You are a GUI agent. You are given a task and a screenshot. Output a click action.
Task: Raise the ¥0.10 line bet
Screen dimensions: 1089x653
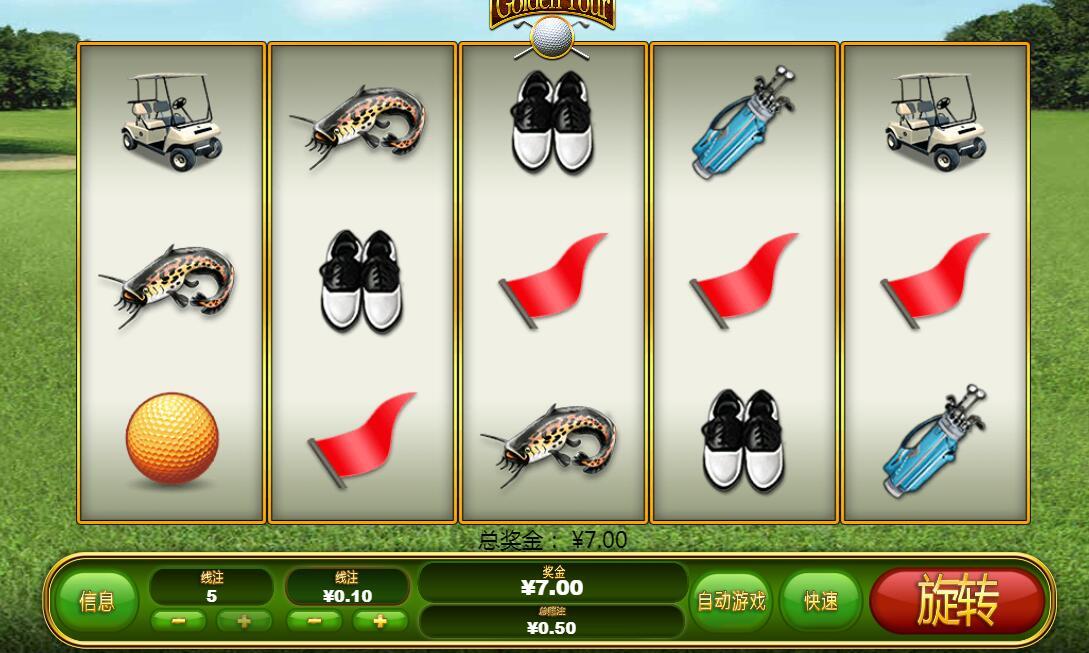[x=380, y=621]
